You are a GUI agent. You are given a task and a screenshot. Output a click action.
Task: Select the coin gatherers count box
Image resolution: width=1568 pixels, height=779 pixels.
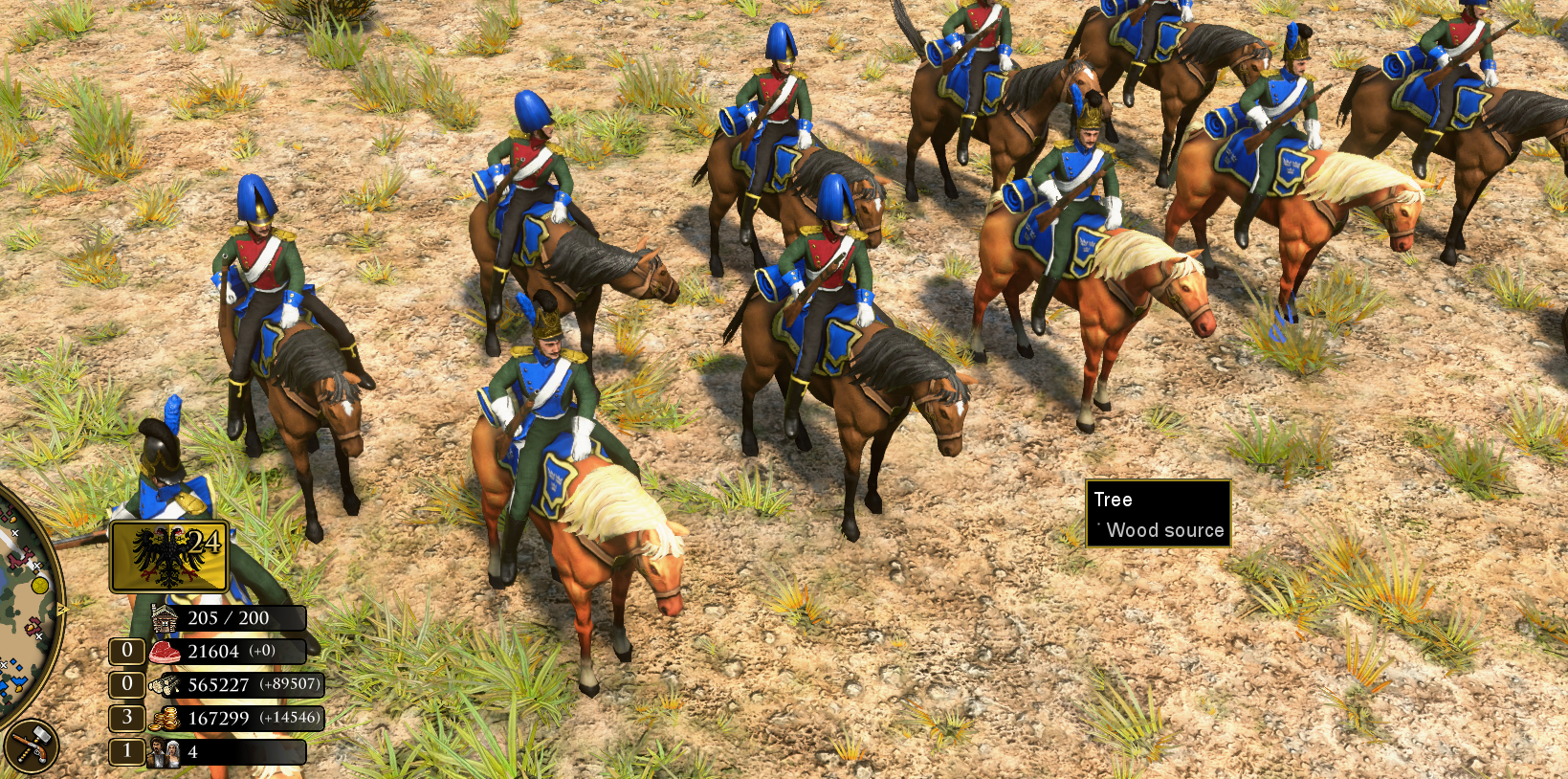(x=126, y=718)
